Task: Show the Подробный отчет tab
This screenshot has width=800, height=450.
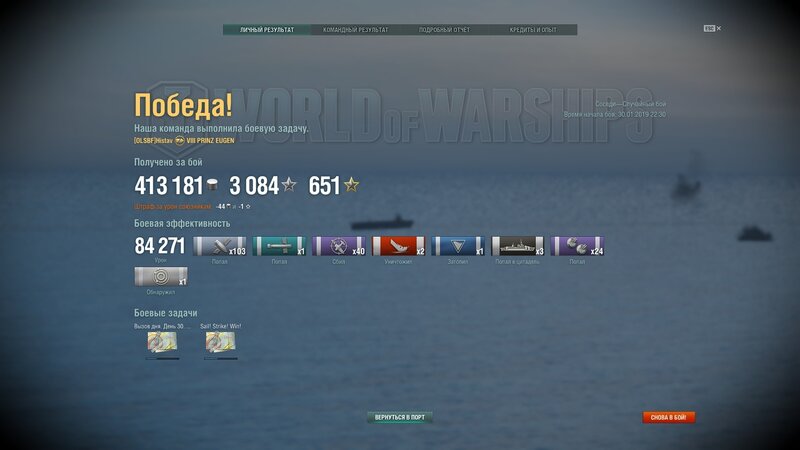Action: [444, 30]
